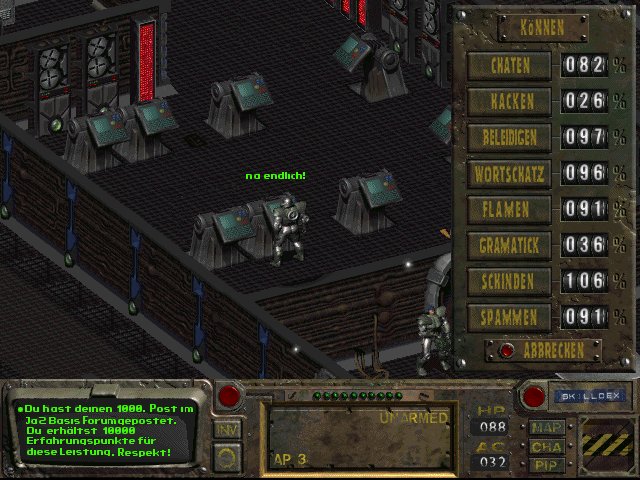
Task: Select the Gramatick skill button
Action: coord(512,246)
